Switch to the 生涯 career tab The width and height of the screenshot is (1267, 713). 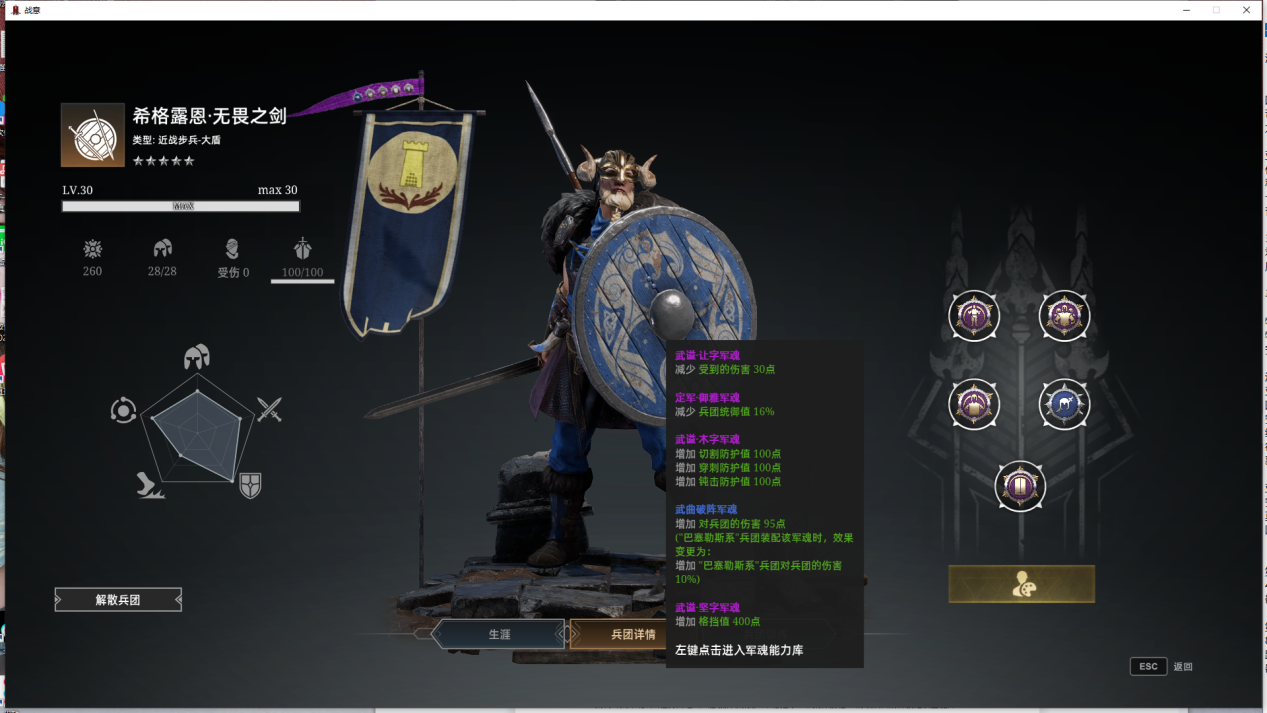(x=499, y=634)
